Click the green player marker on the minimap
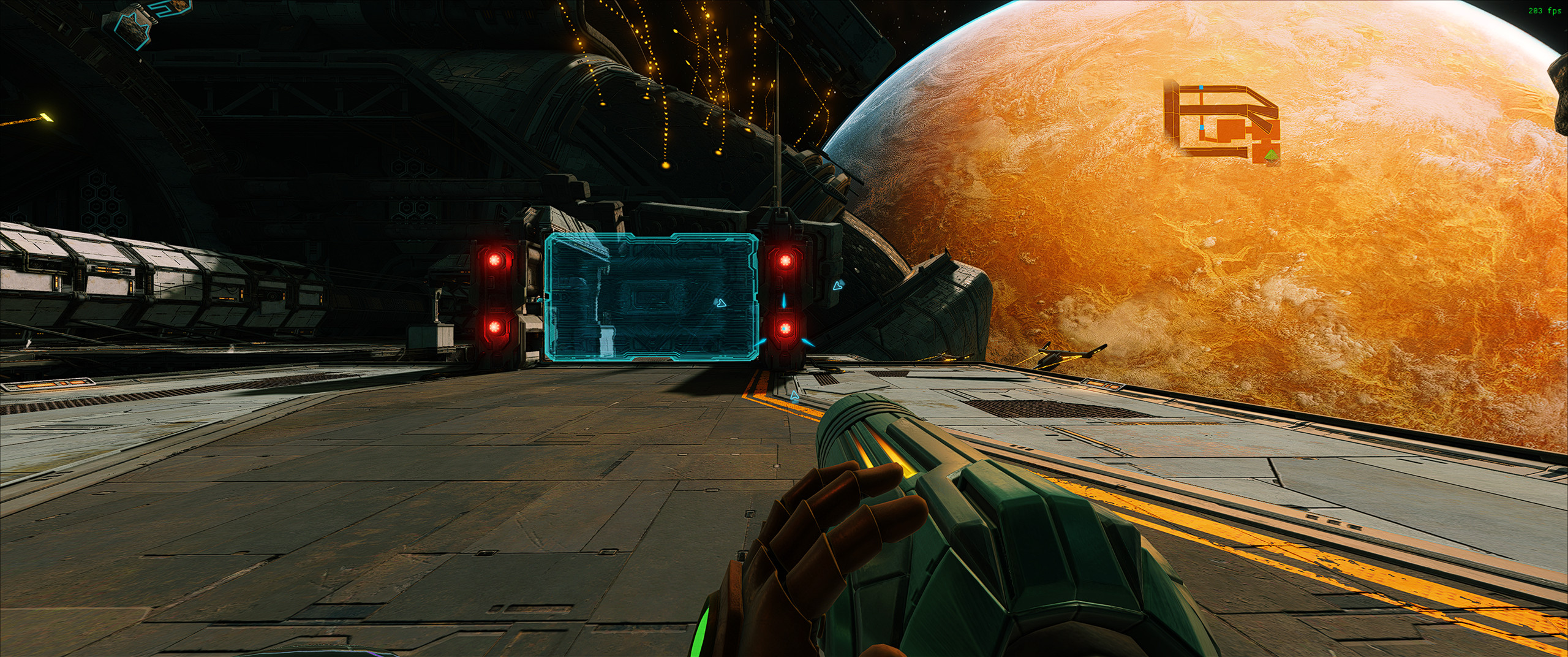 pyautogui.click(x=1272, y=156)
